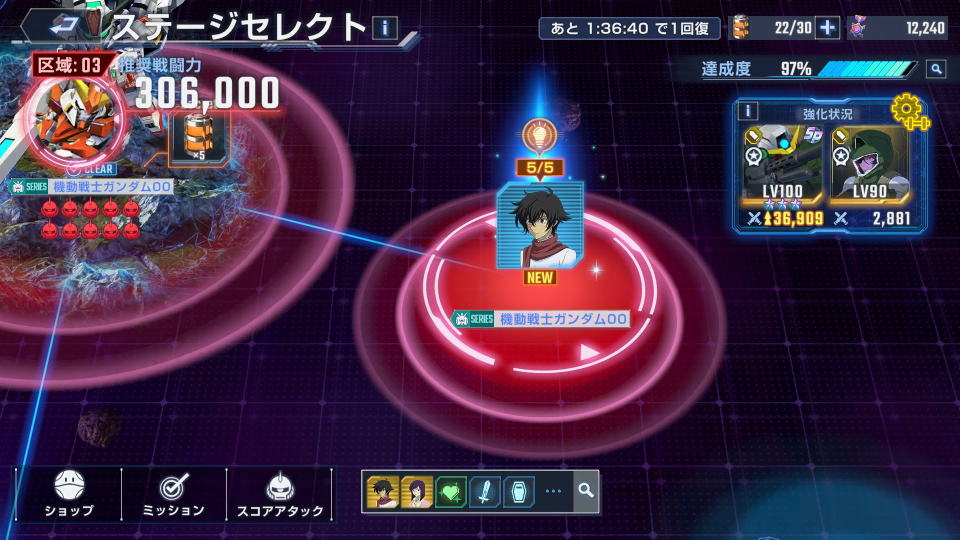Viewport: 960px width, 540px height.
Task: Choose the NEW character stage node
Action: pyautogui.click(x=540, y=226)
